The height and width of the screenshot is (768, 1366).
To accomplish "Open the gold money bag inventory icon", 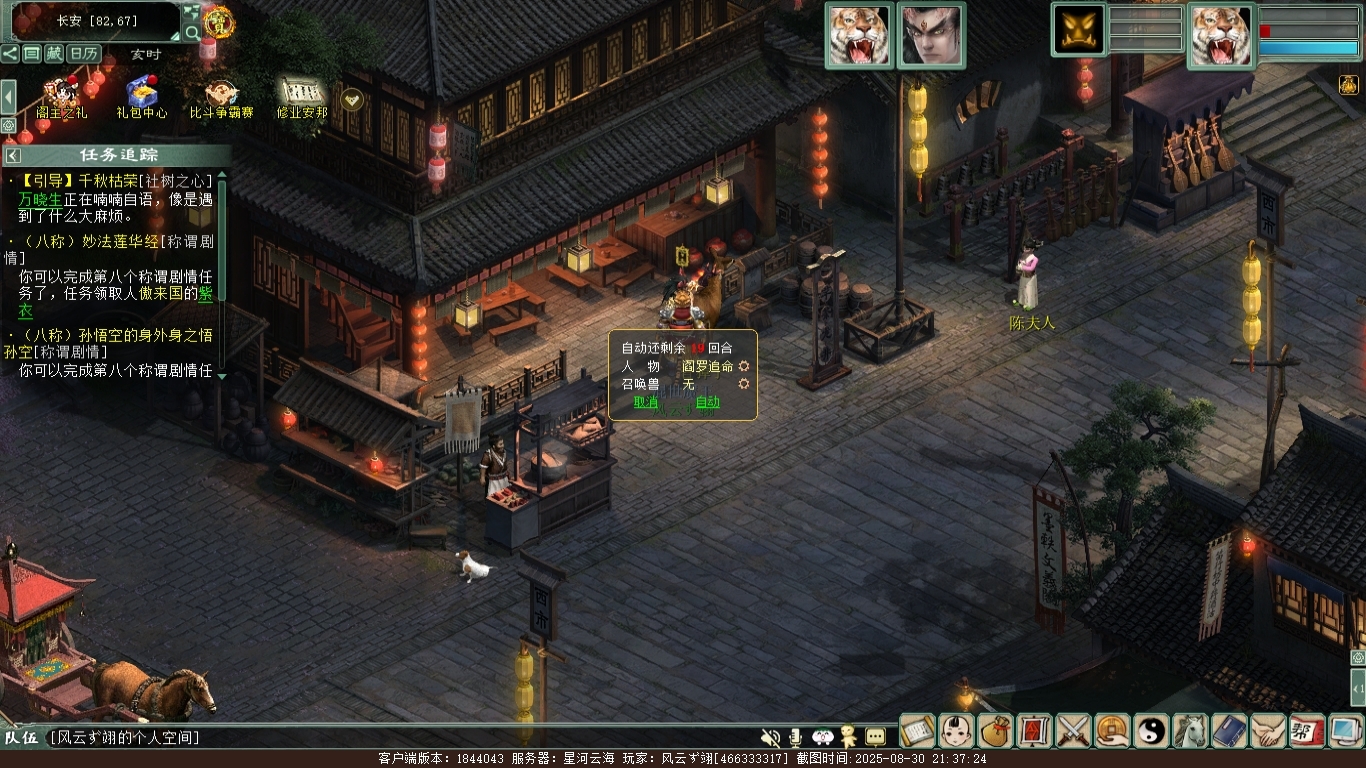I will [996, 731].
